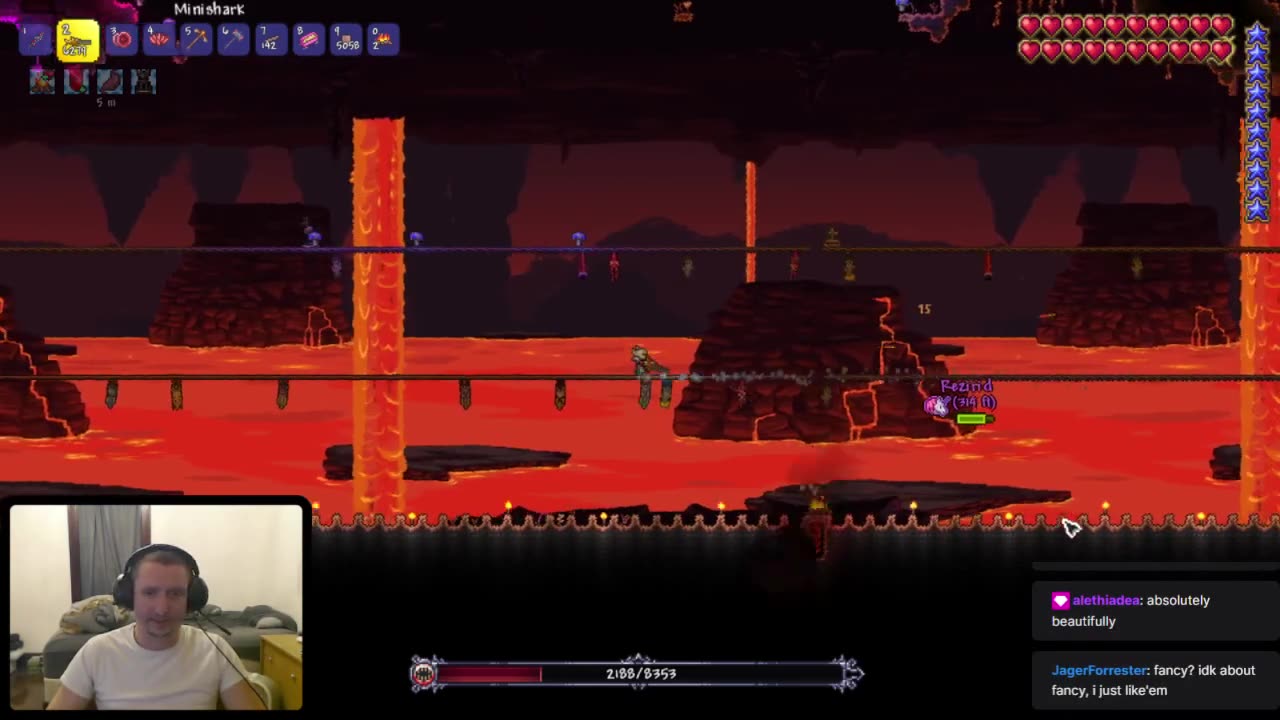Viewport: 1280px width, 720px height.
Task: Select the hammer in hotbar slot 6
Action: [x=233, y=40]
